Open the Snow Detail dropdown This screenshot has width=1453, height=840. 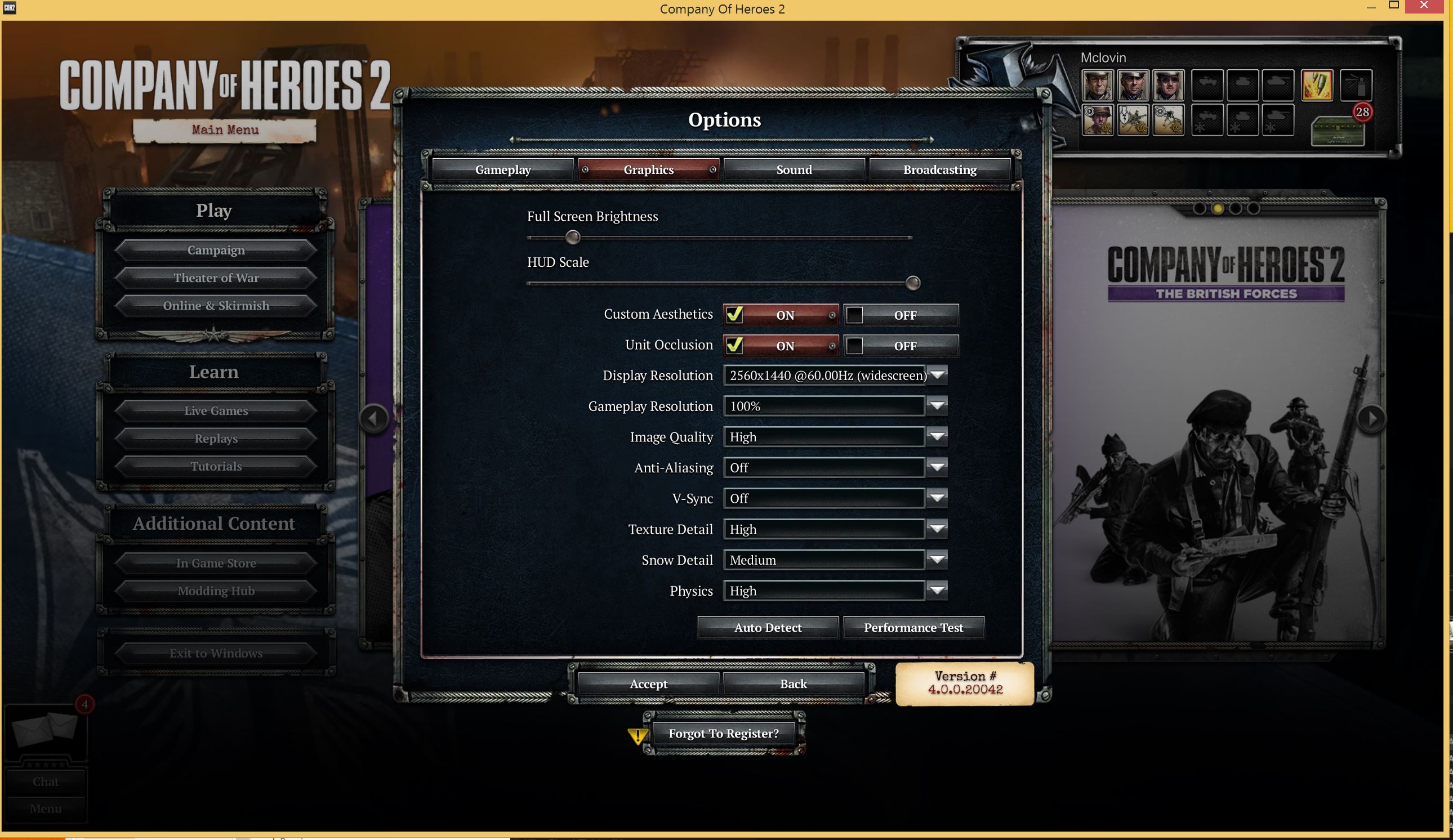(x=937, y=560)
